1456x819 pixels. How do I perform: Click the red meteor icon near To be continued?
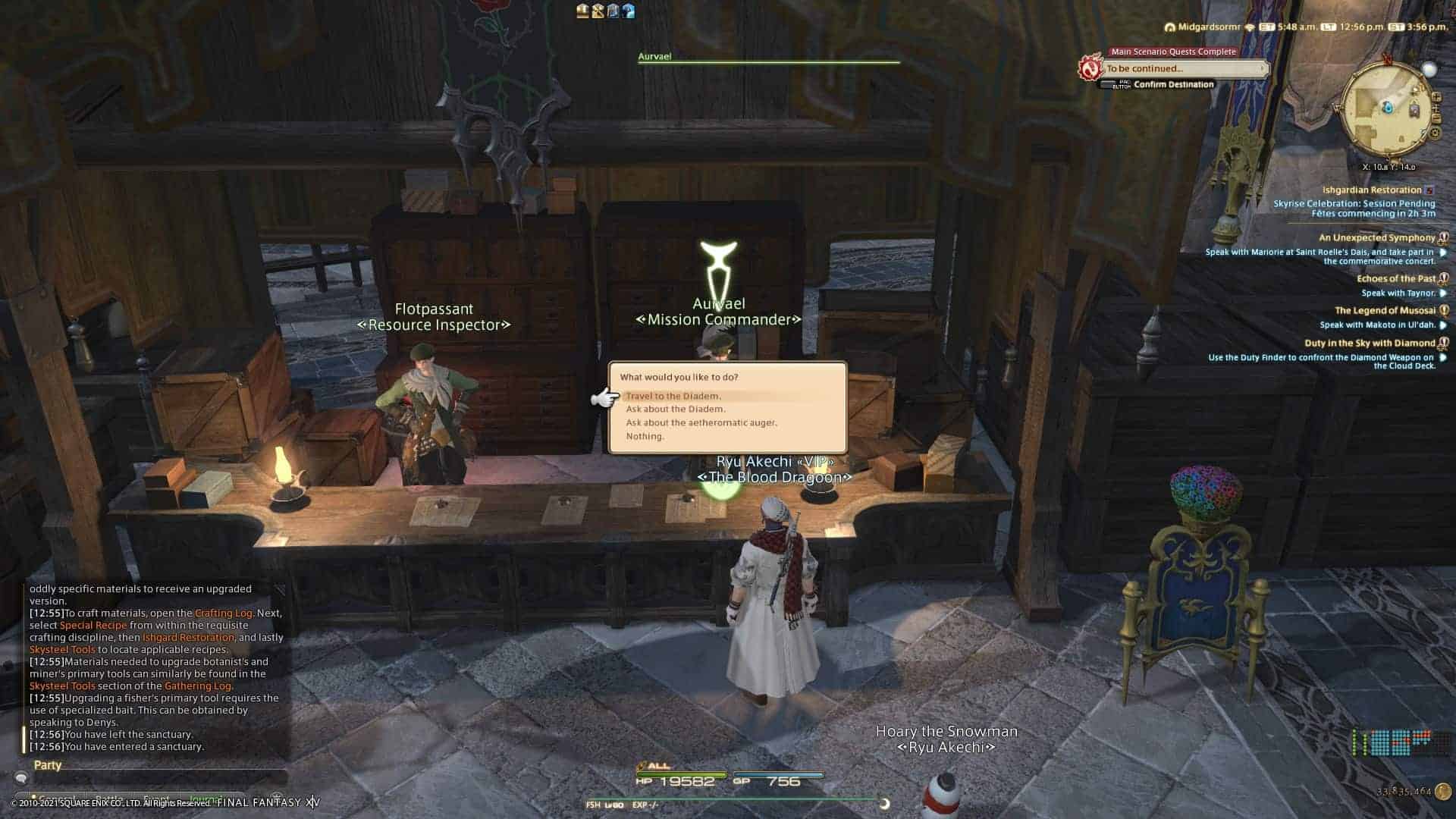[1090, 67]
